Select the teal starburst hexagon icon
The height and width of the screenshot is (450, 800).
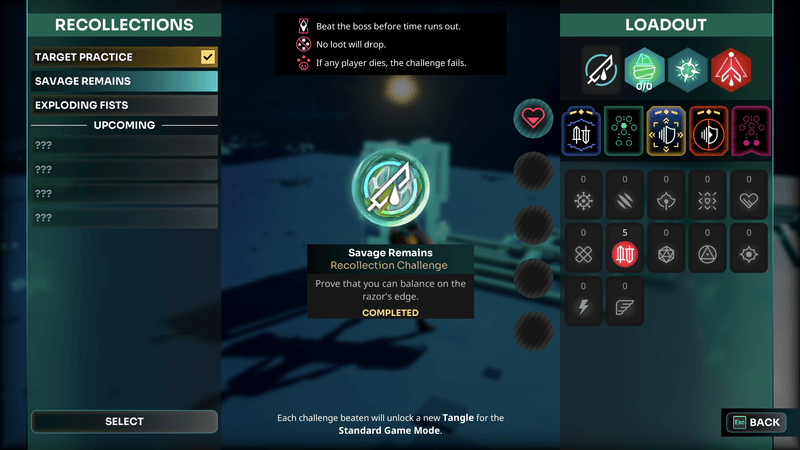[687, 69]
